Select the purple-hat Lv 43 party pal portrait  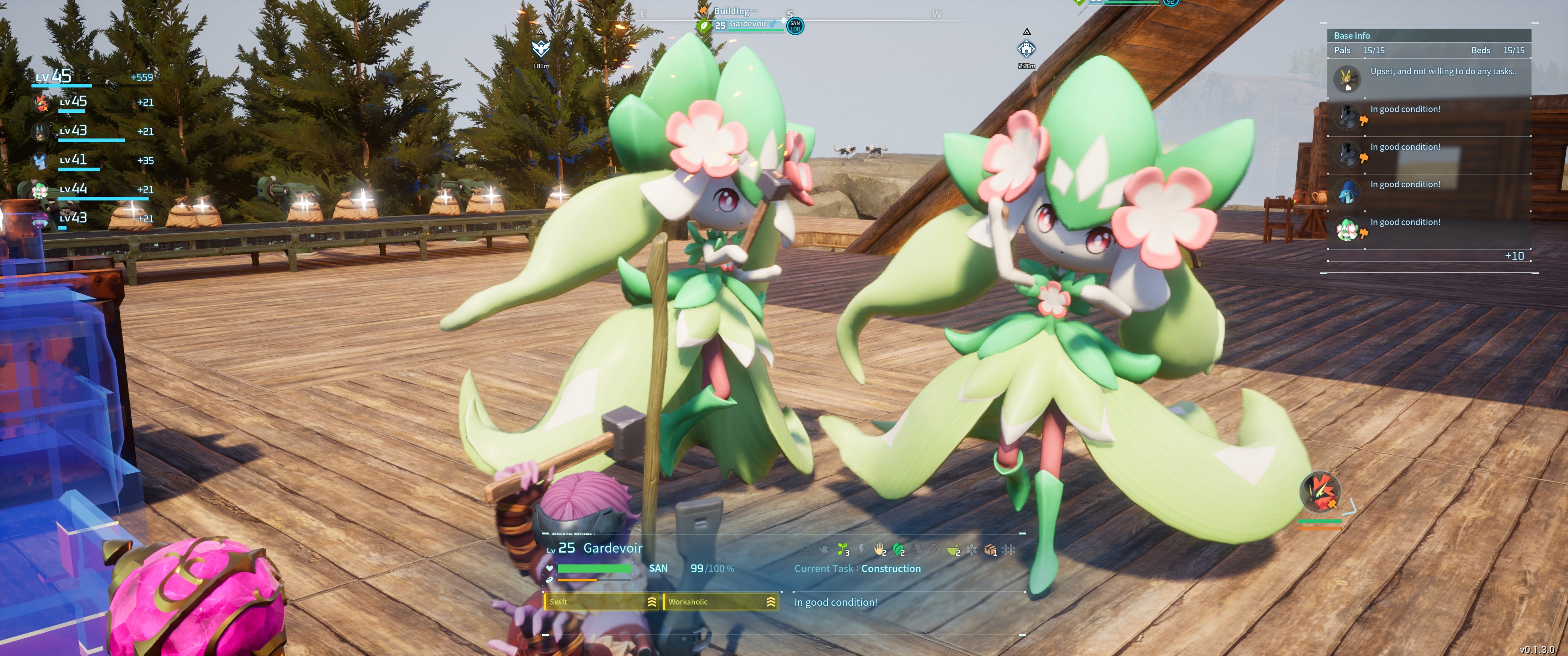(x=40, y=219)
